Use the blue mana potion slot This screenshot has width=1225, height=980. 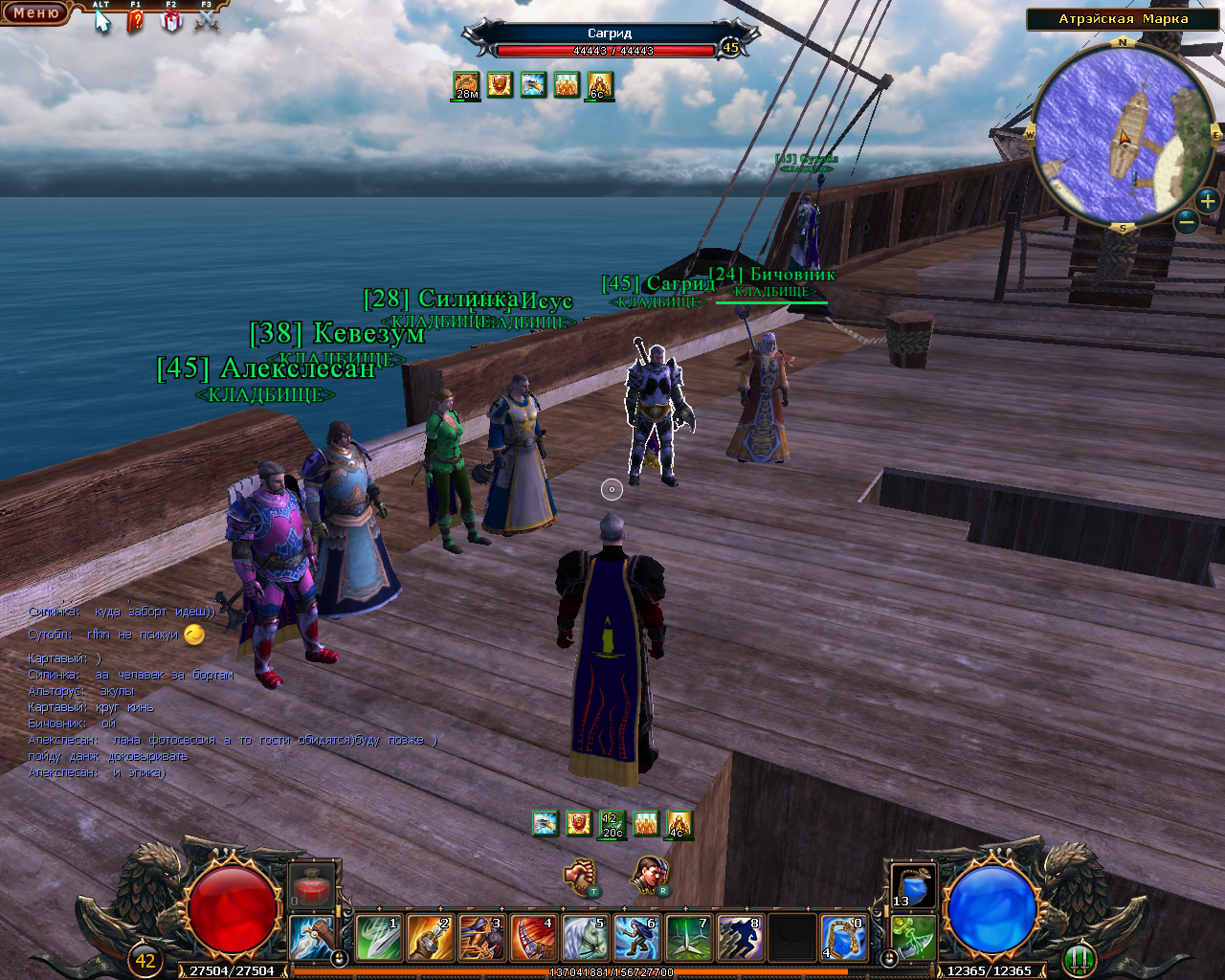click(914, 886)
